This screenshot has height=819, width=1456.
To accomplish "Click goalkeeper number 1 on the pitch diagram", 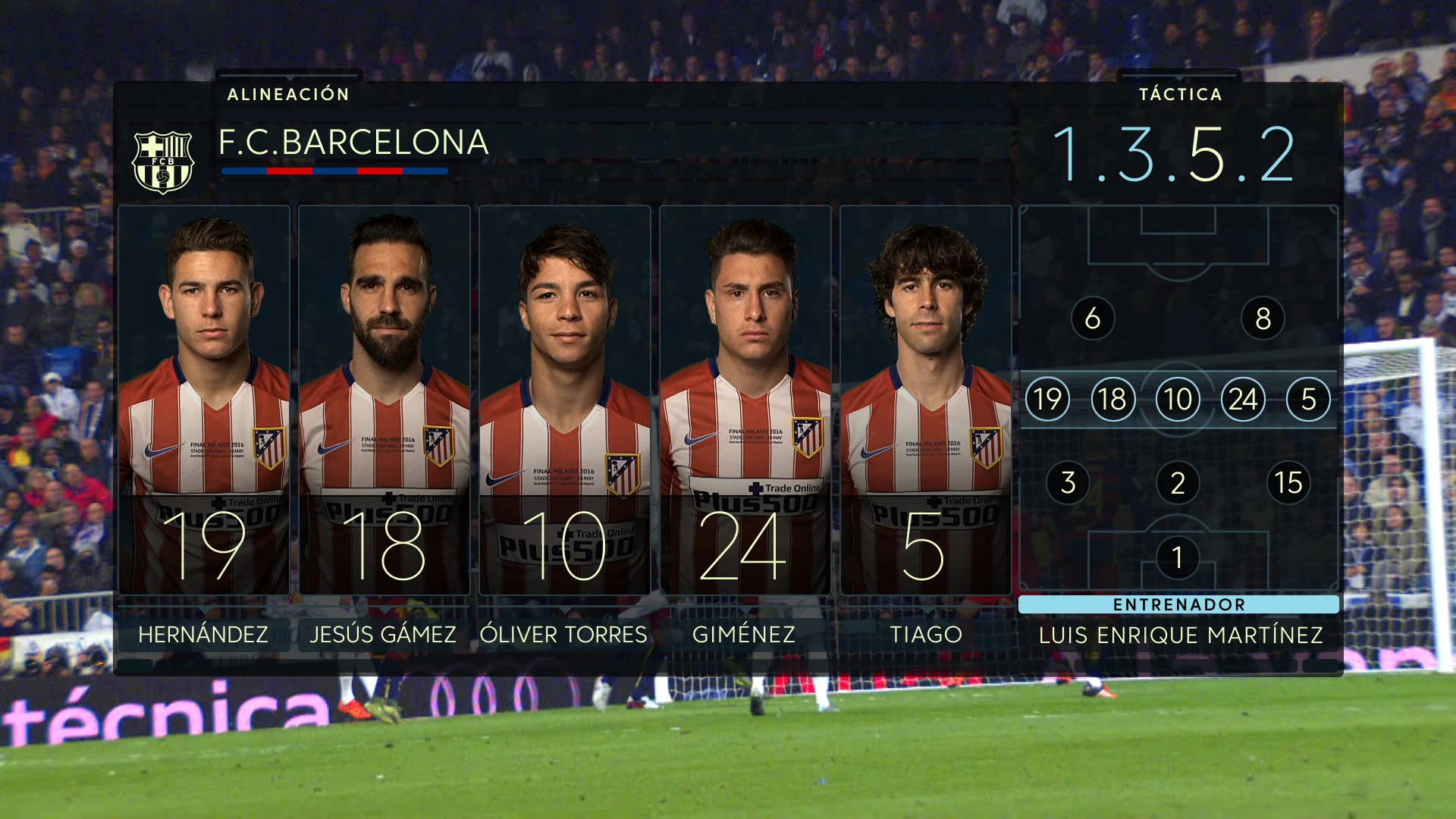I will click(x=1178, y=556).
